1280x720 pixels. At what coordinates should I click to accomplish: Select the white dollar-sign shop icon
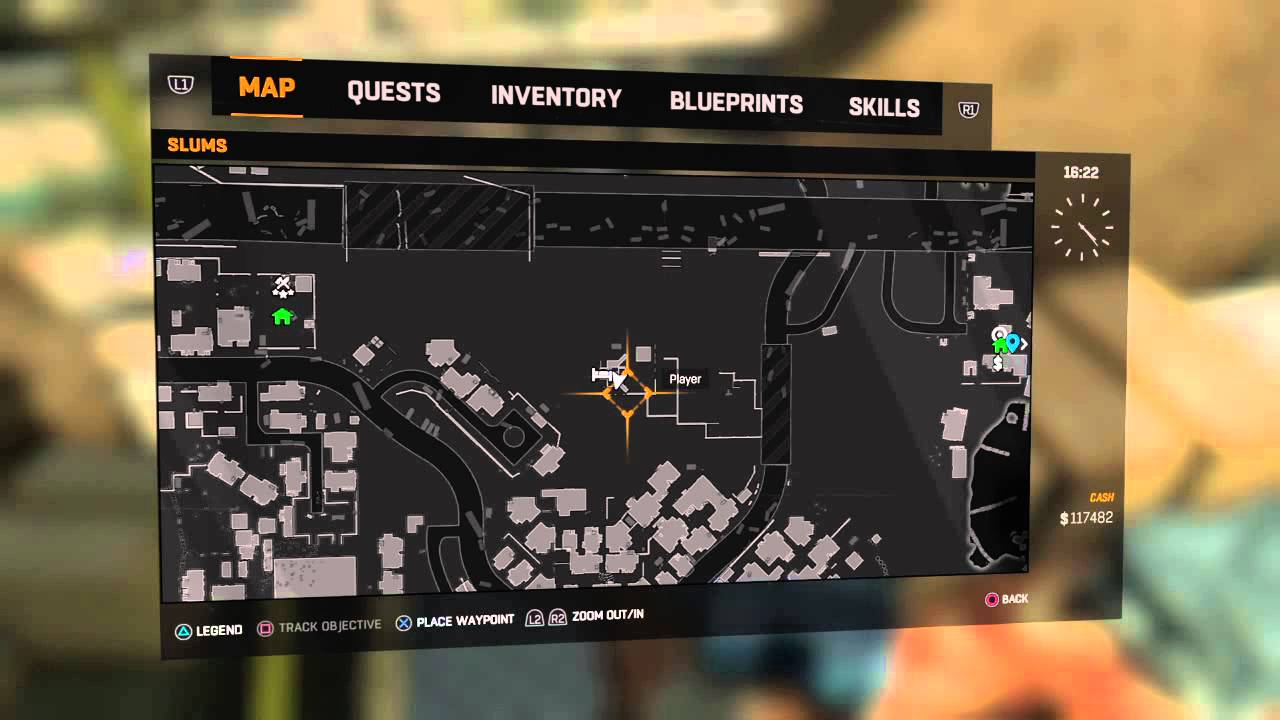(998, 363)
